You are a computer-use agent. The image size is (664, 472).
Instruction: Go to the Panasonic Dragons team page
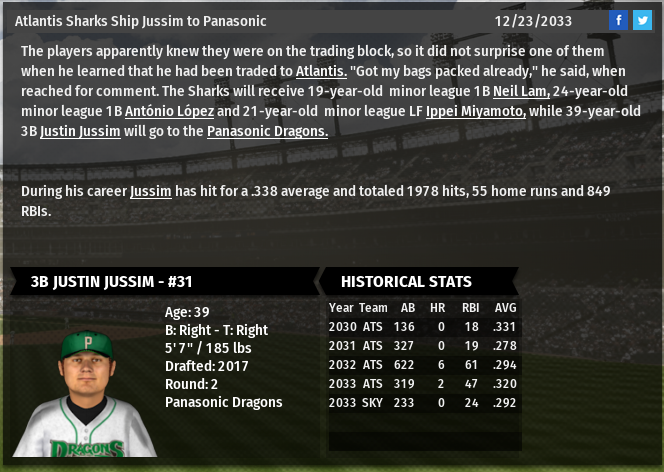pyautogui.click(x=267, y=131)
